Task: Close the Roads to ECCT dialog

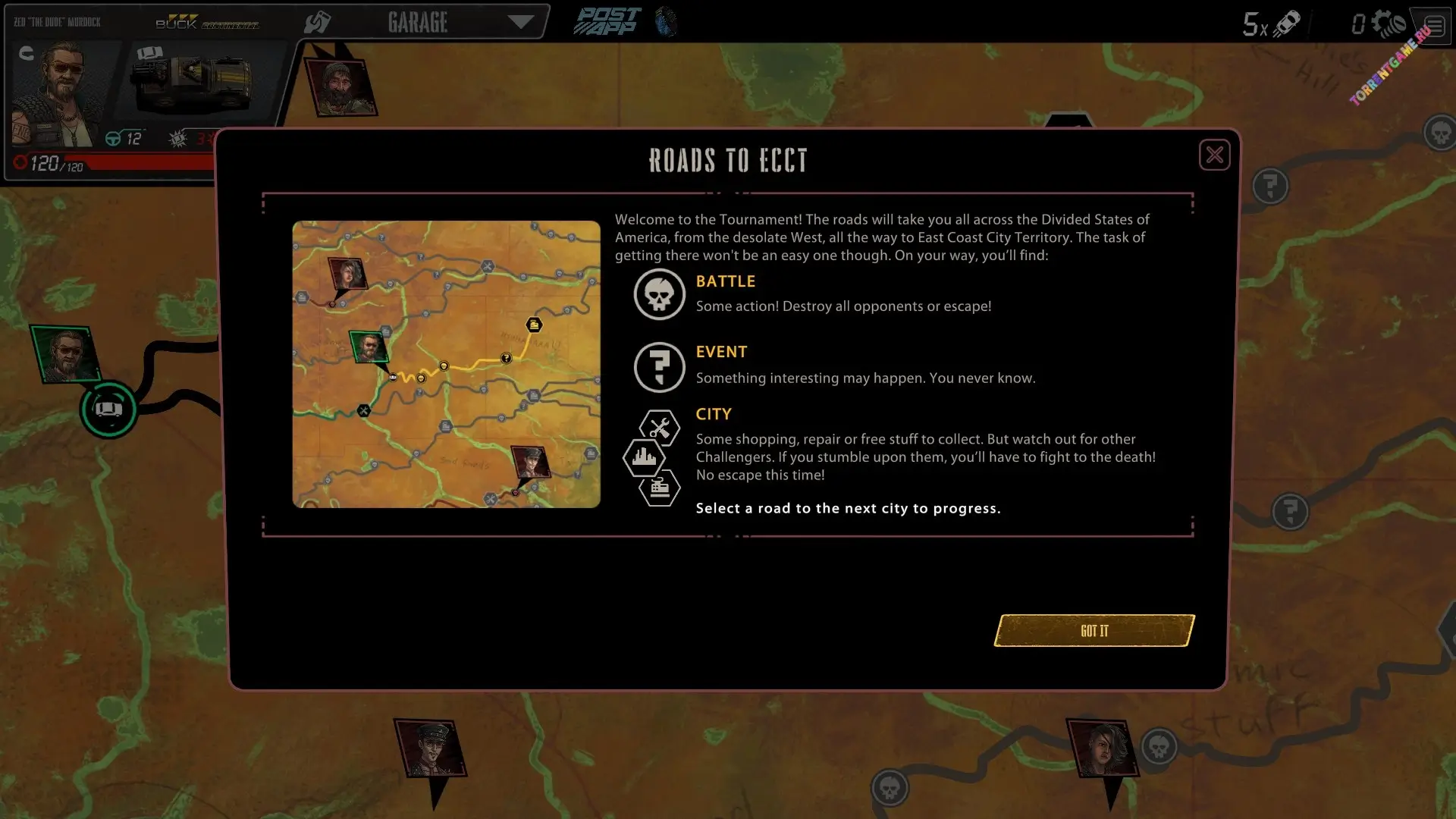Action: [x=1214, y=155]
